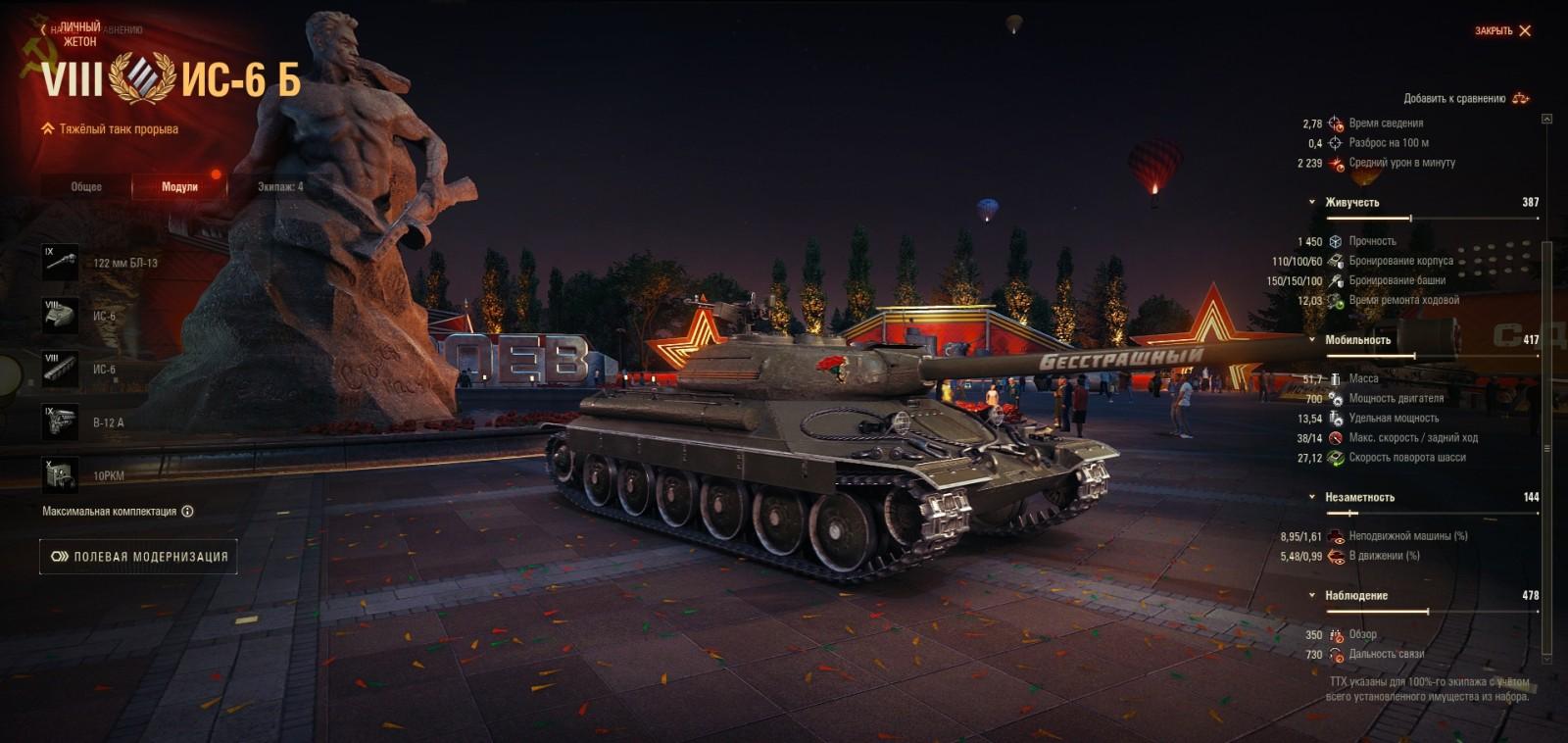Click the Обзор view range icon
Screen dimensions: 1568x743
1335,635
